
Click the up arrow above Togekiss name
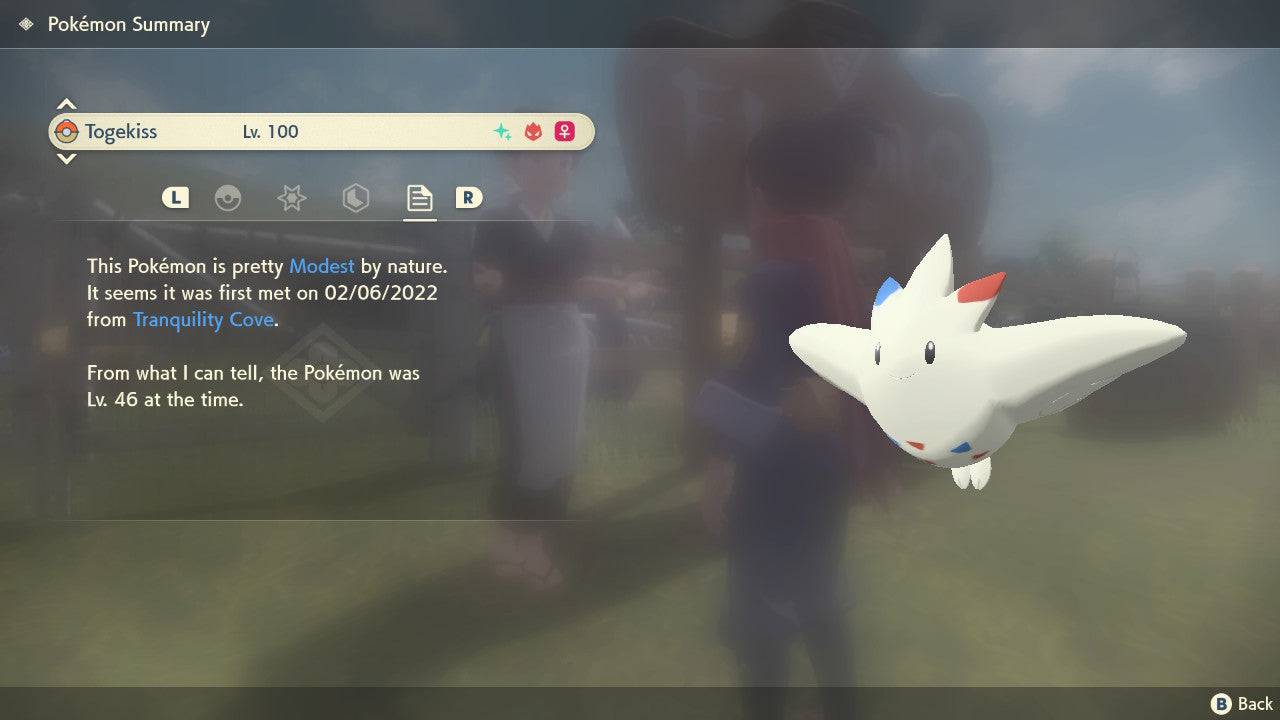coord(66,101)
